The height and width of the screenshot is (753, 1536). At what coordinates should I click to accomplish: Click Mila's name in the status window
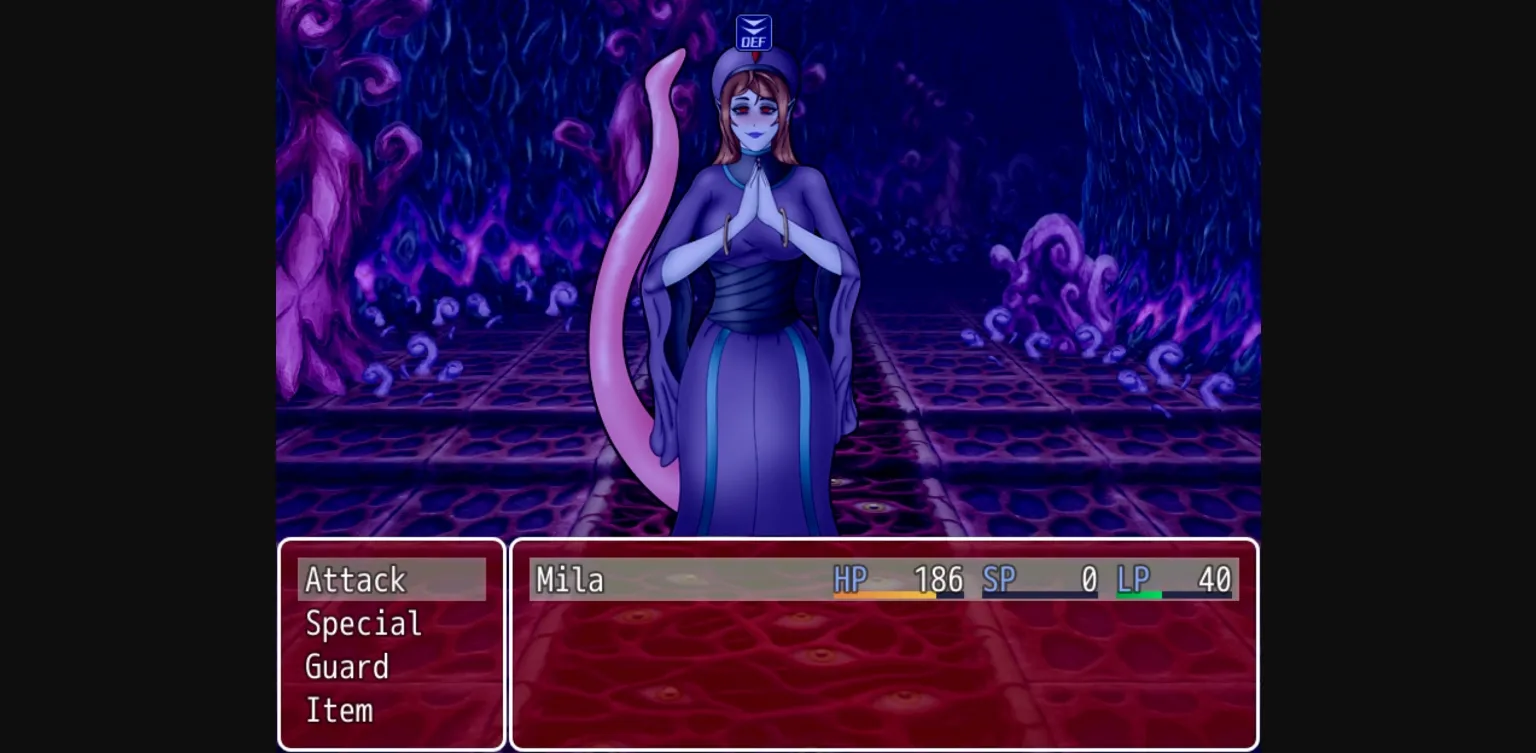(570, 580)
